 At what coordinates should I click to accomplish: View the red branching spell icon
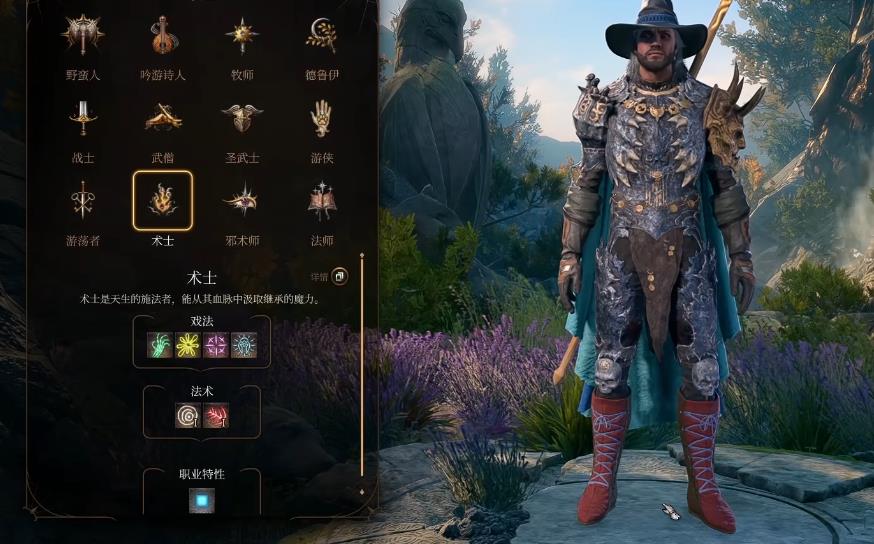coord(216,415)
